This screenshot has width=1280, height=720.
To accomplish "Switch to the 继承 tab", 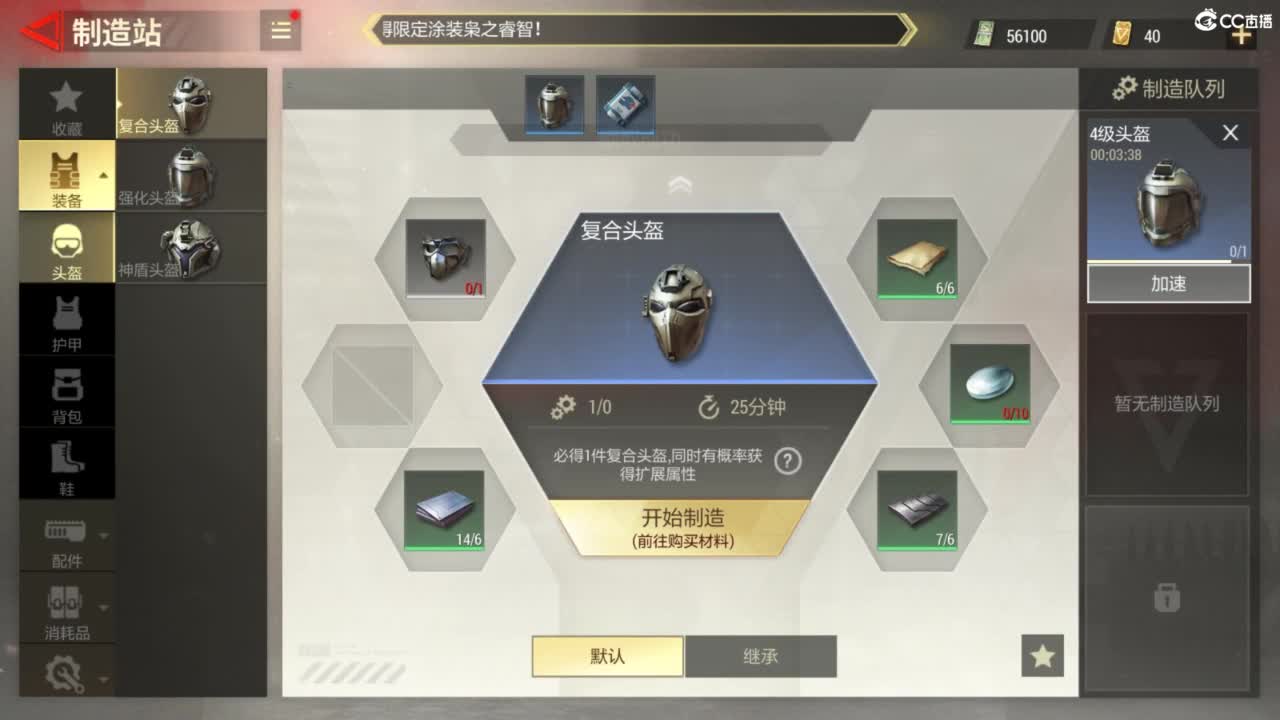I will point(761,657).
